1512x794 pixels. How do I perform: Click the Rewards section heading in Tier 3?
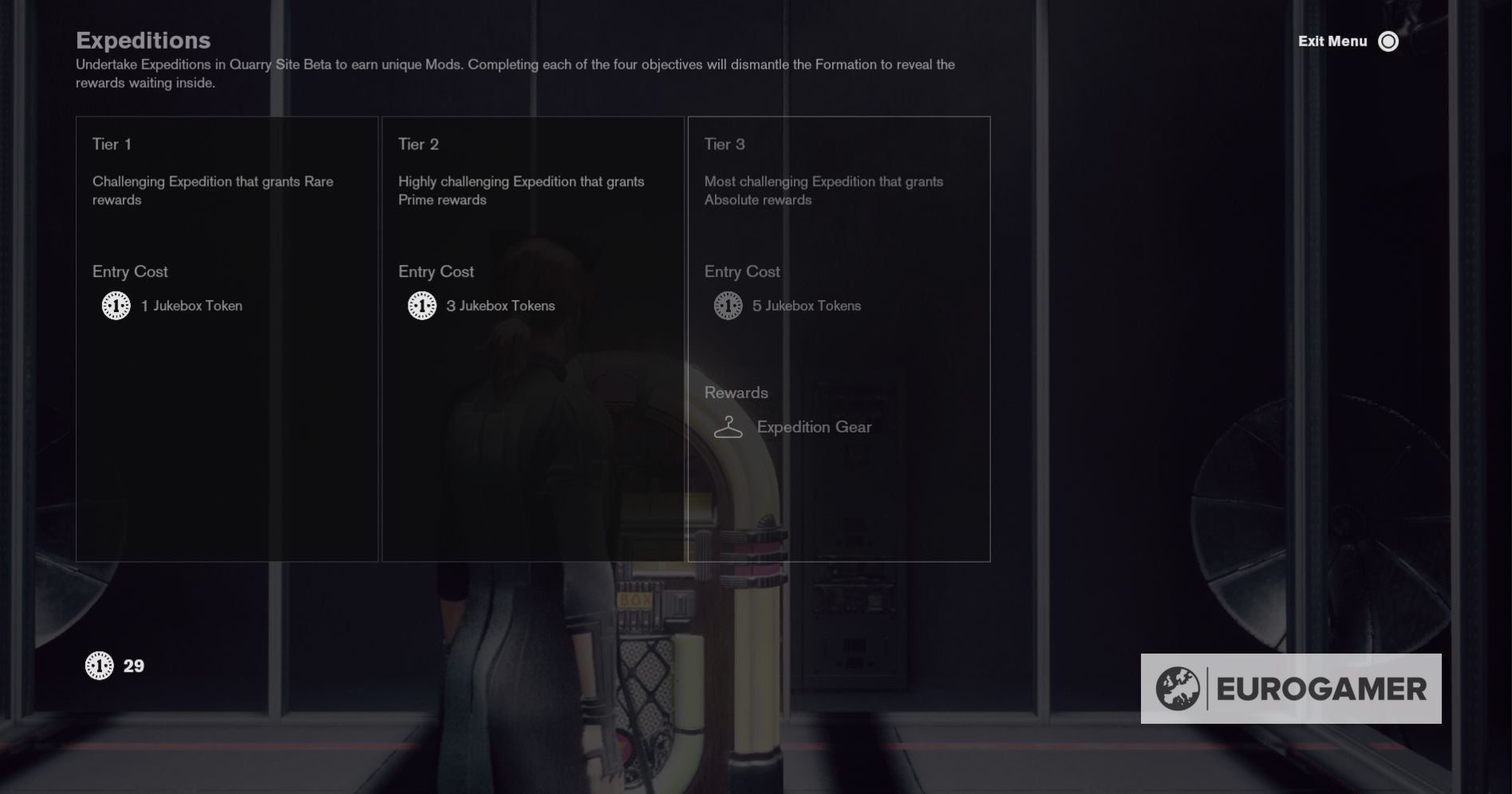pyautogui.click(x=736, y=393)
